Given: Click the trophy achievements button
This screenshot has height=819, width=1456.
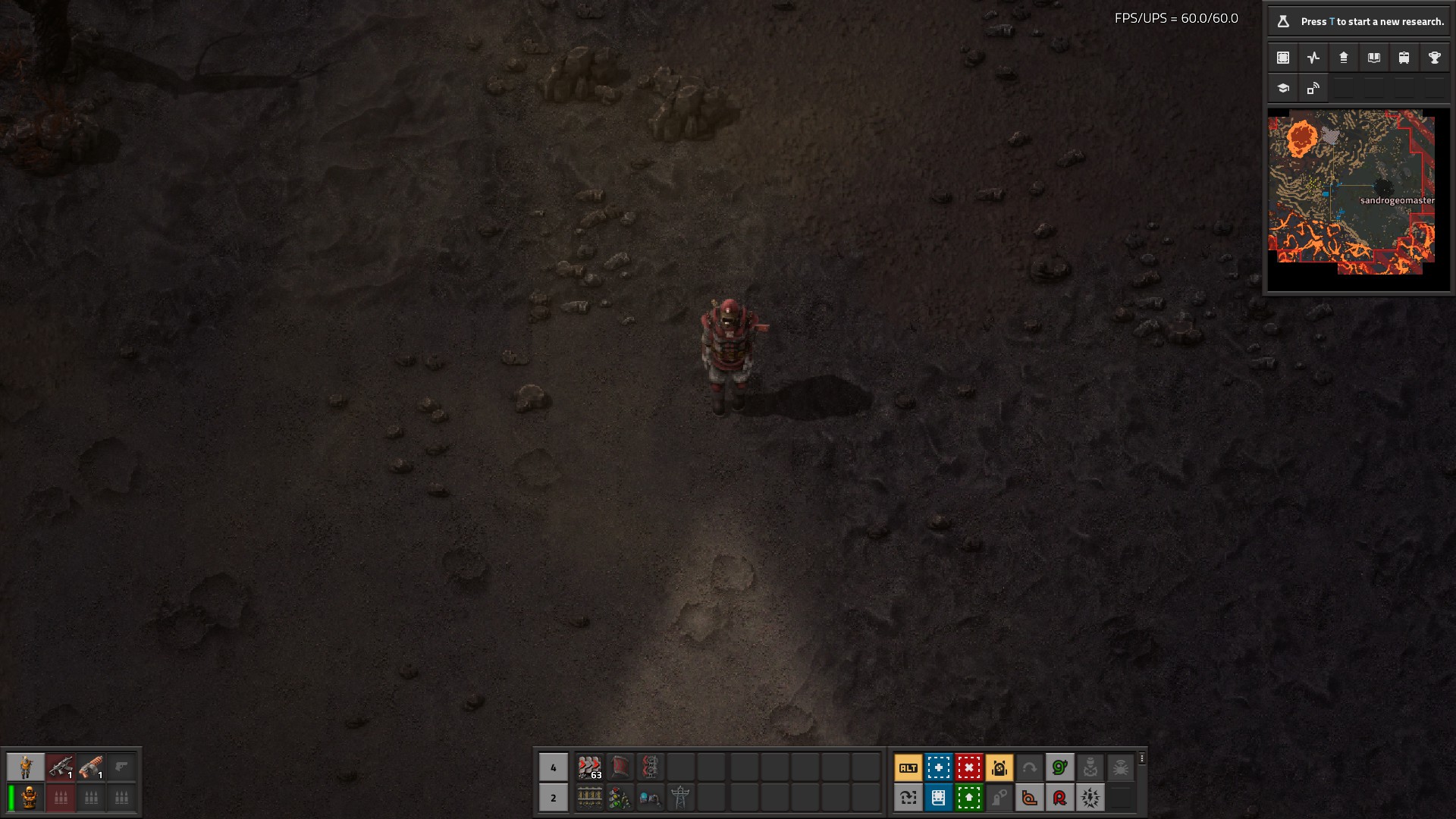Looking at the screenshot, I should 1434,58.
